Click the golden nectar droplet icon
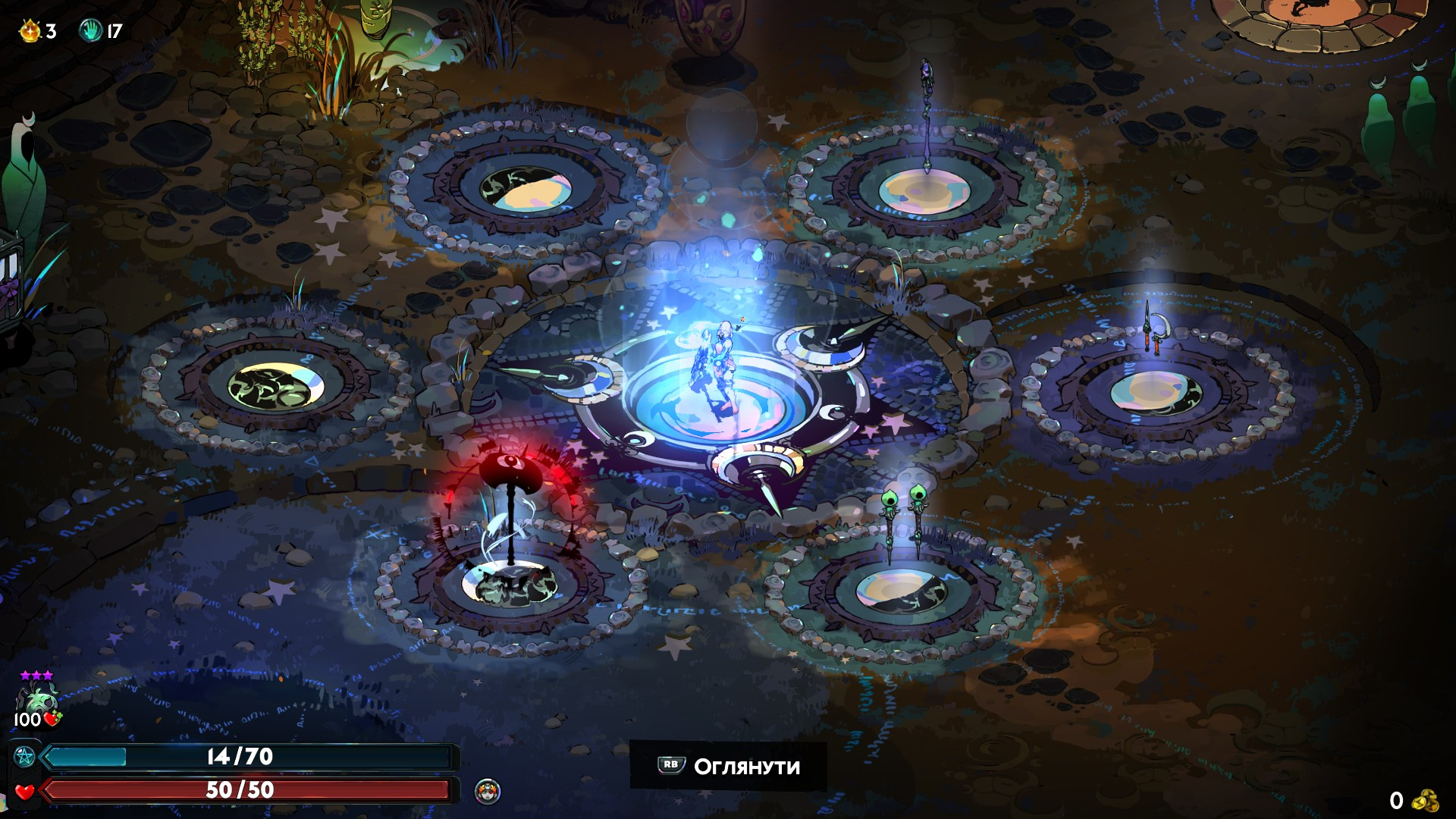This screenshot has height=819, width=1456. point(30,30)
